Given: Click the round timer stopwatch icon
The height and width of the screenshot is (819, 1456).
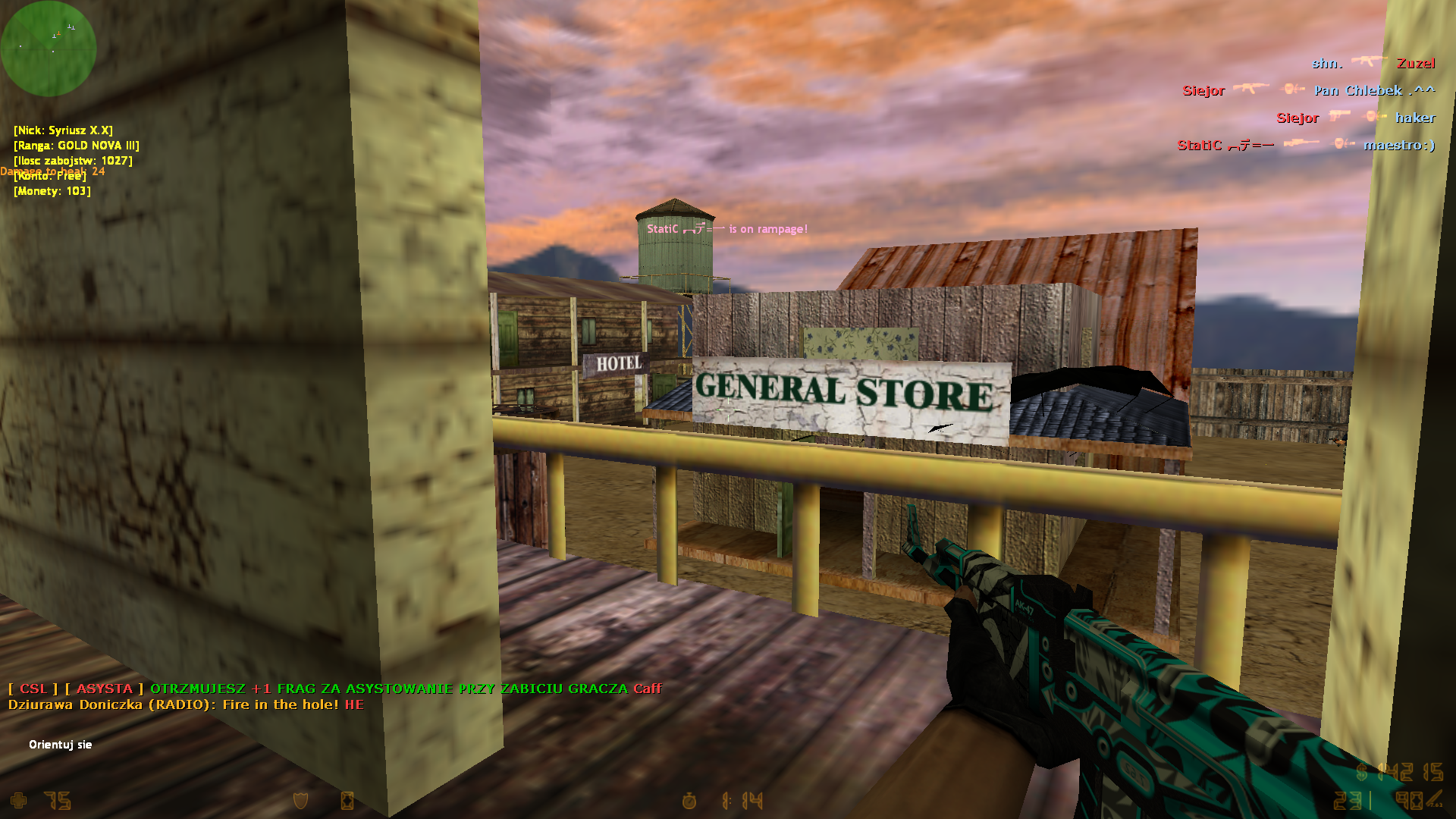Looking at the screenshot, I should [x=689, y=801].
